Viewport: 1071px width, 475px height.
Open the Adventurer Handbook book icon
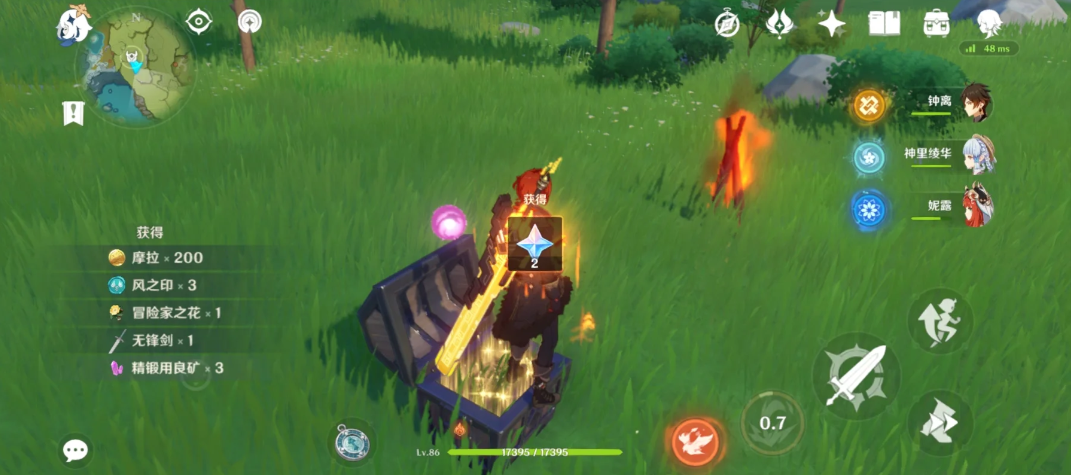[884, 23]
